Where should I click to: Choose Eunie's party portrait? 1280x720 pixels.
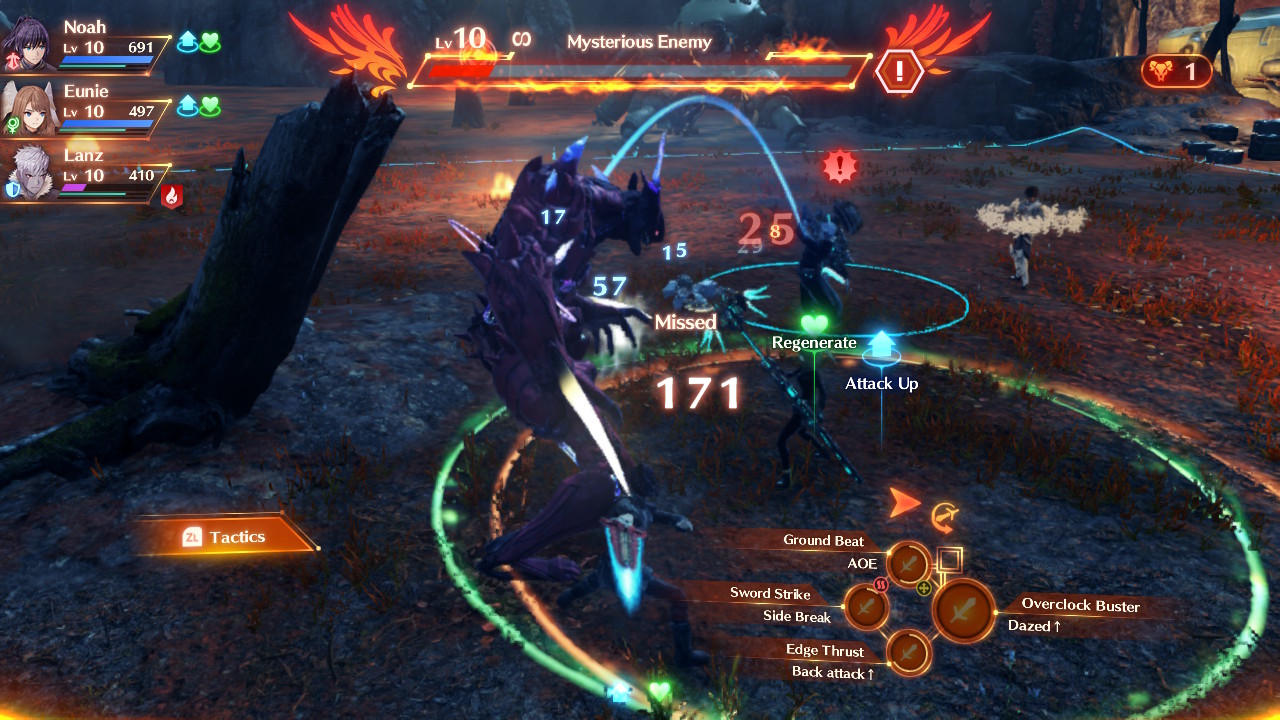28,108
